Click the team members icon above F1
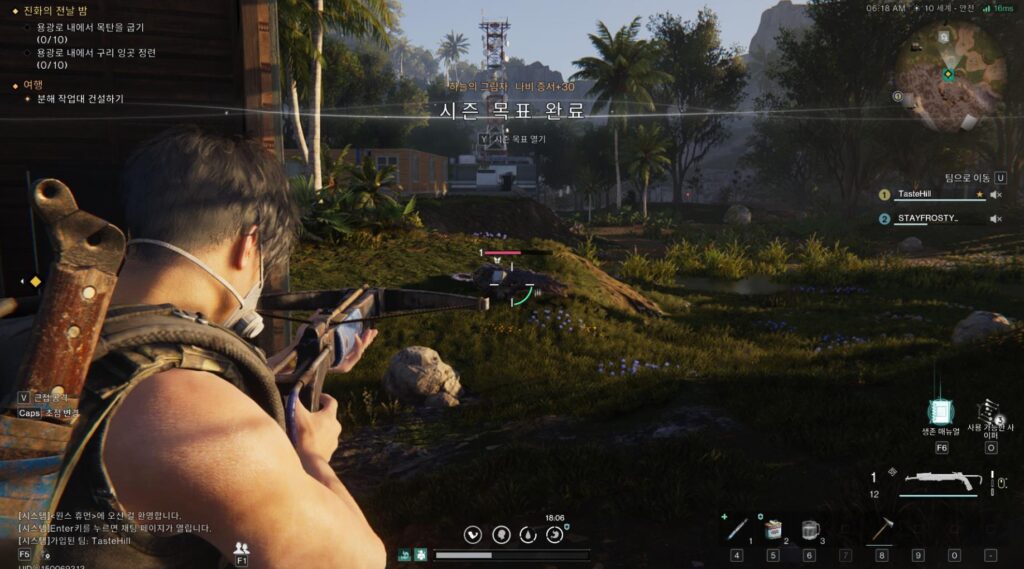This screenshot has width=1024, height=569. (241, 548)
